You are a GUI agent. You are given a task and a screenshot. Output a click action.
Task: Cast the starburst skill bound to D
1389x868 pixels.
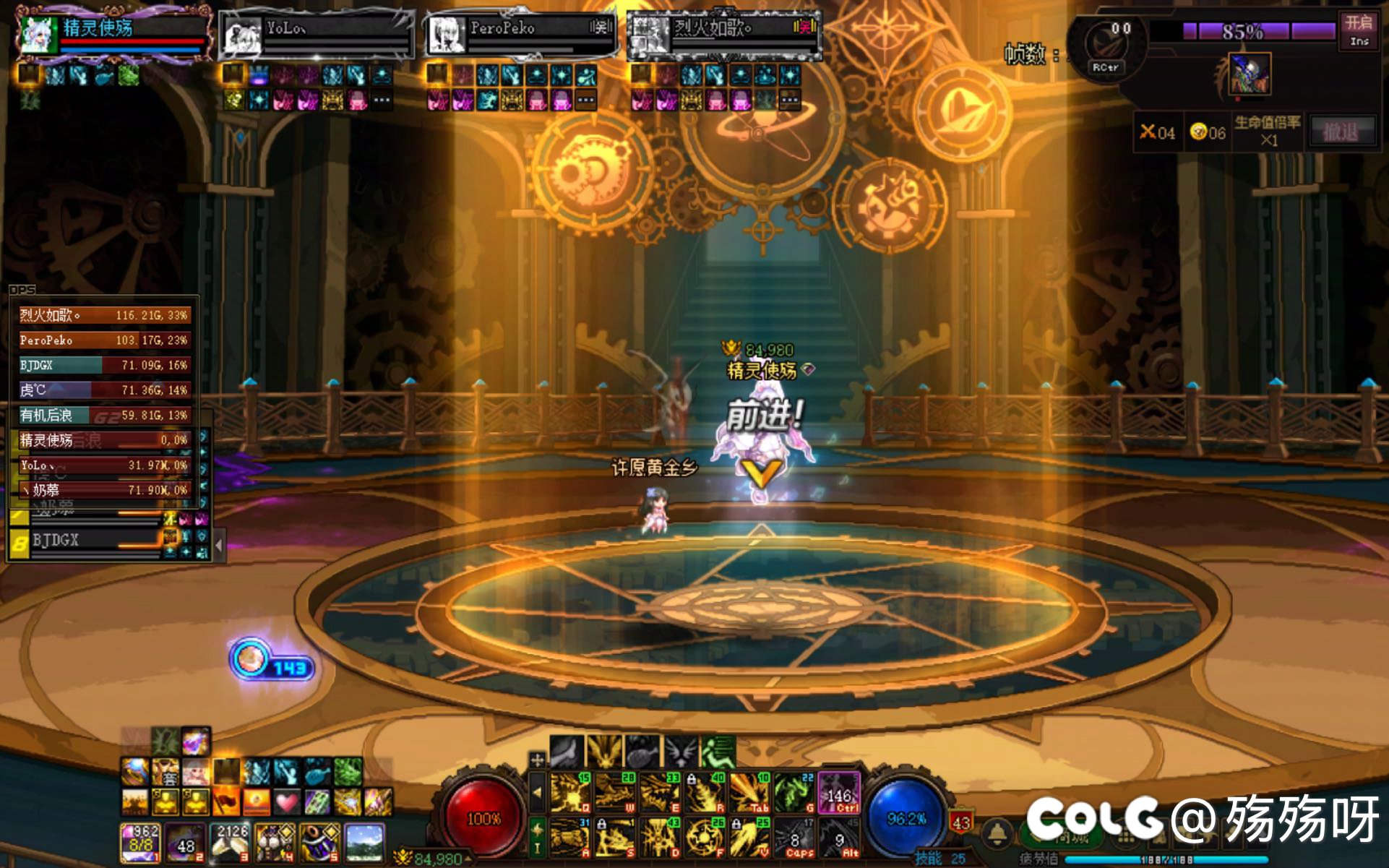pos(660,837)
